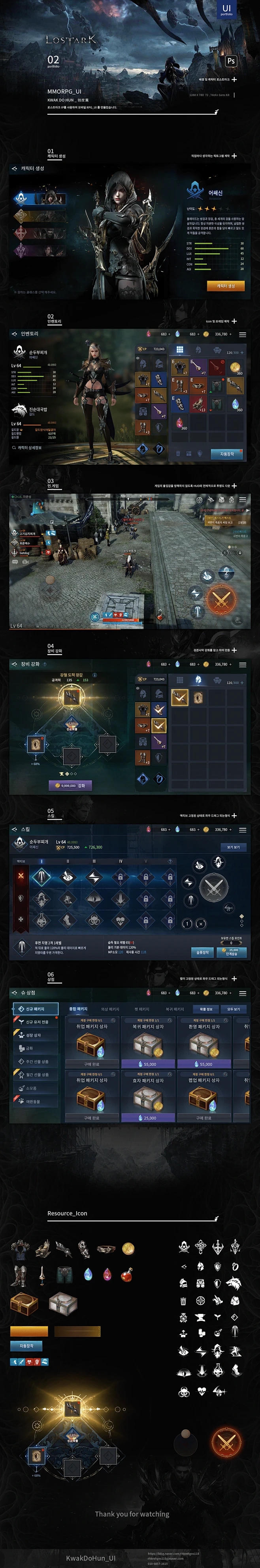
Task: Go back from the 장비 강화 screen
Action: 14,663
